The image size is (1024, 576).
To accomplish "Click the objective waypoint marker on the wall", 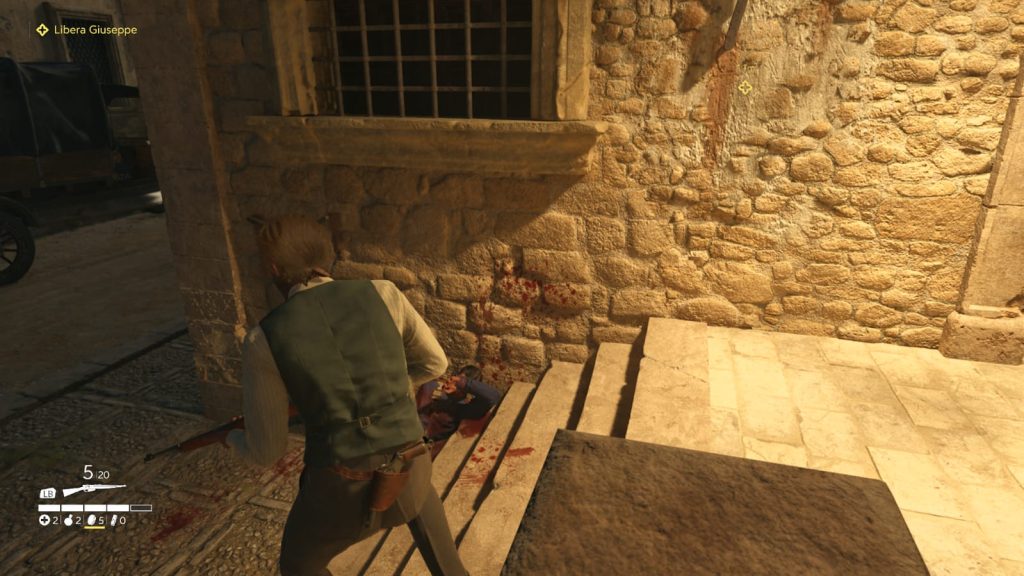I will [x=745, y=88].
